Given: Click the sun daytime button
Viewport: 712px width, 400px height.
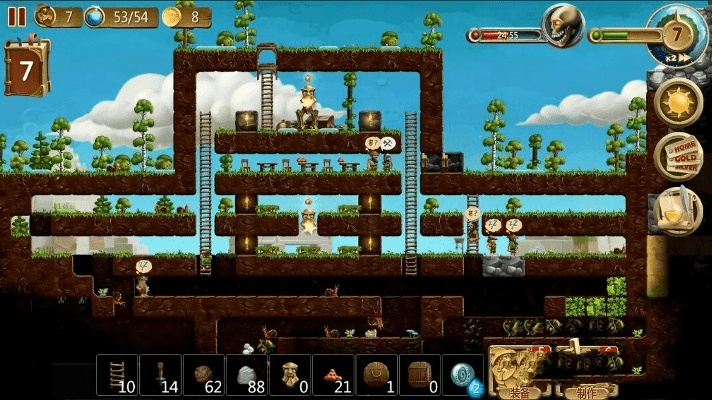Looking at the screenshot, I should point(678,102).
